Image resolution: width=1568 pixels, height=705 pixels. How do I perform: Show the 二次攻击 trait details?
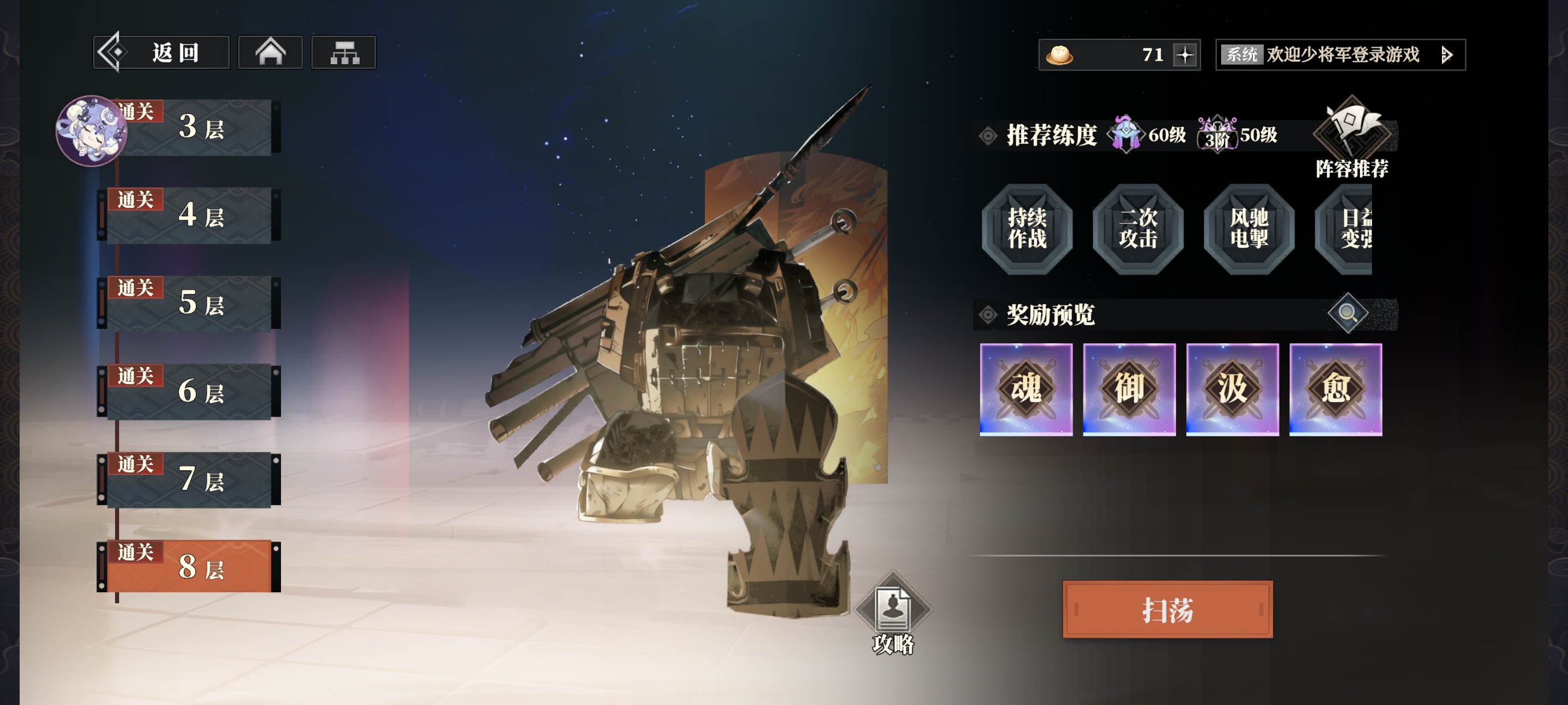coord(1138,229)
